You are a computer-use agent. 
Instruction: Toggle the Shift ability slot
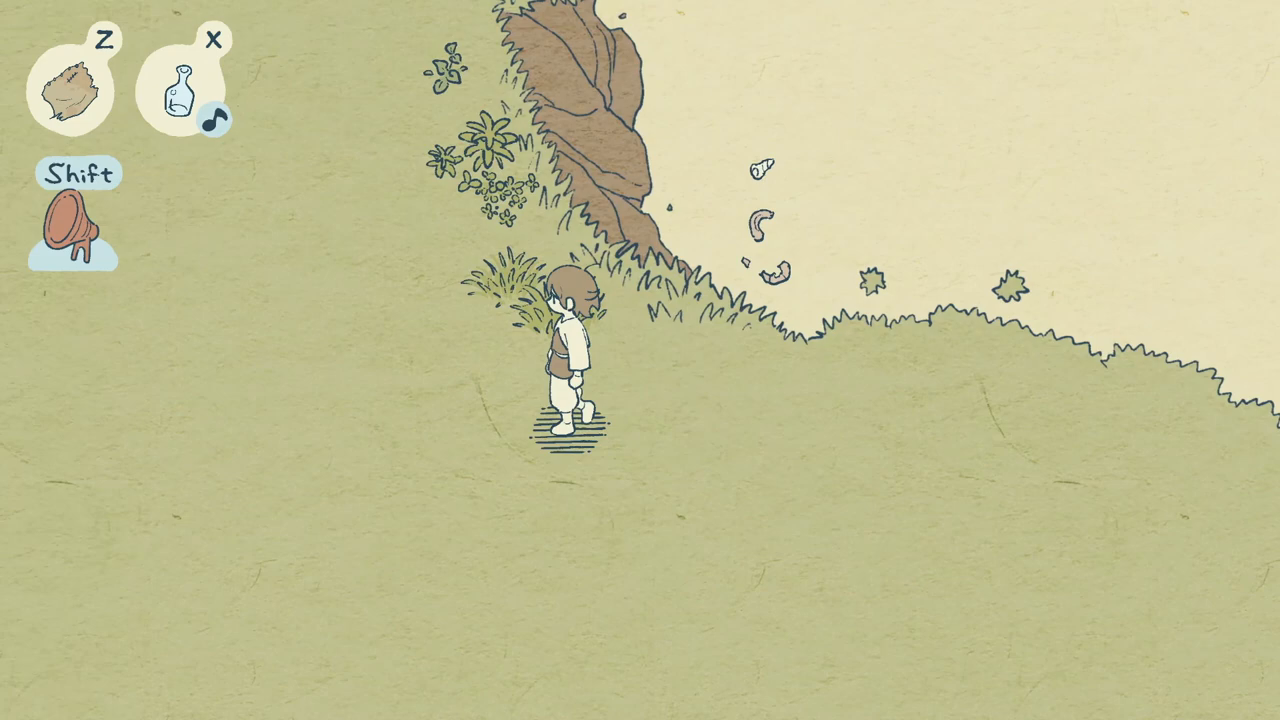(77, 173)
